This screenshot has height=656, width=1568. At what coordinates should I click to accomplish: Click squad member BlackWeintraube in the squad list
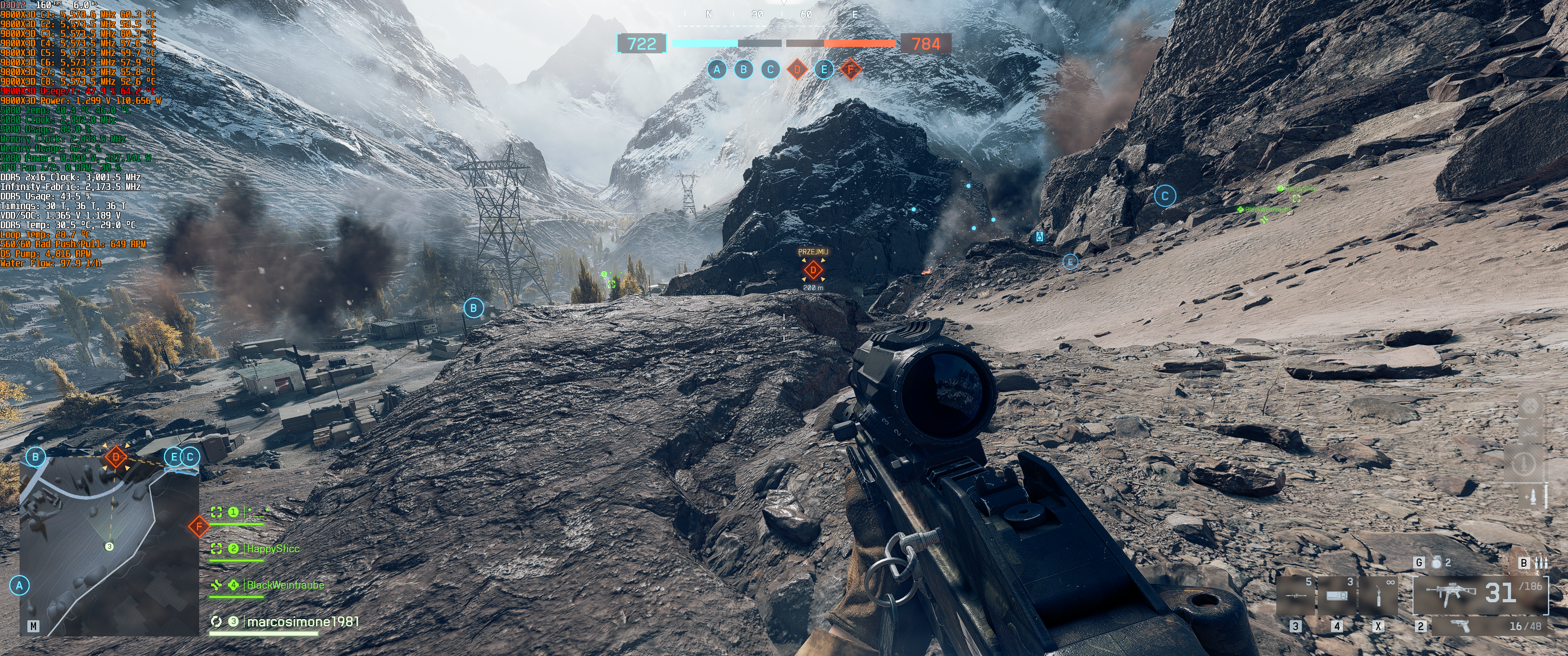click(x=285, y=585)
